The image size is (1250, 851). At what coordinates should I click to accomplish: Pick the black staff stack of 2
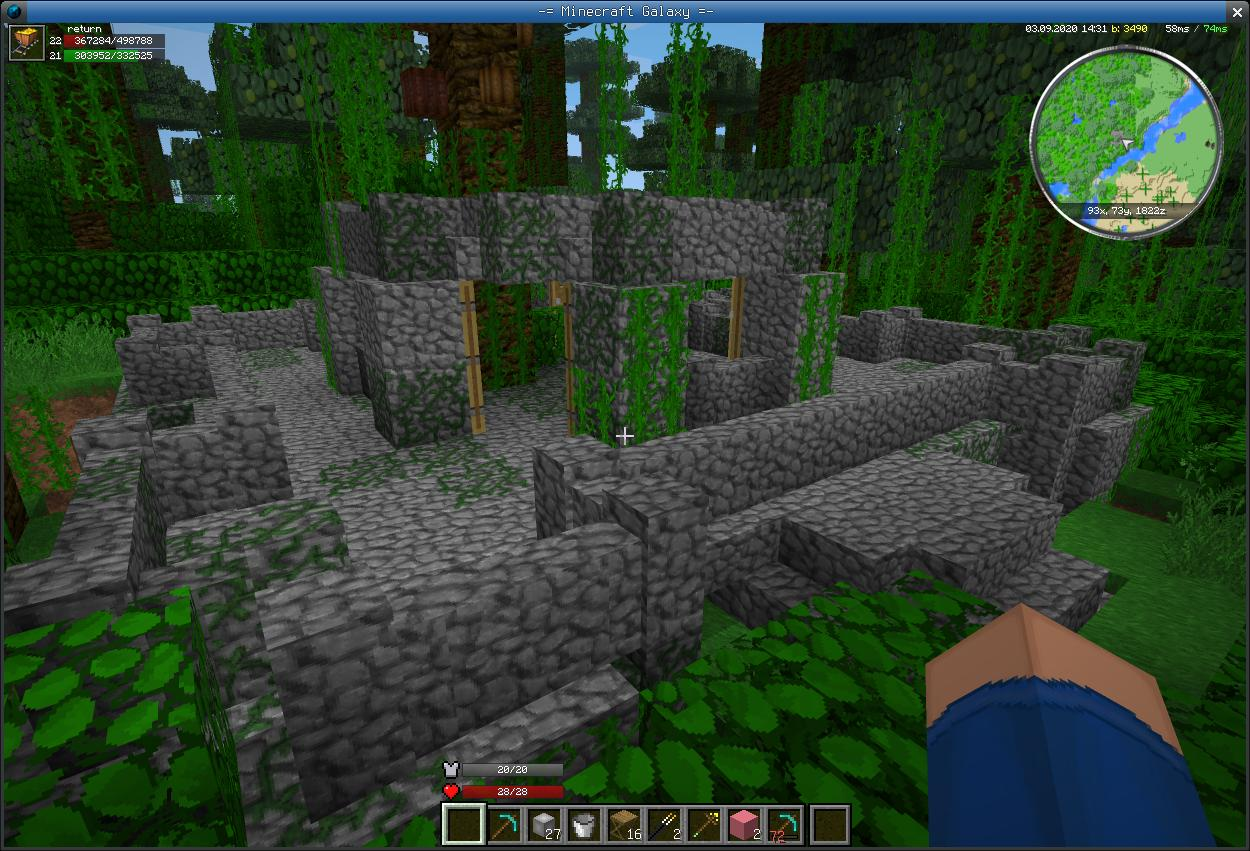click(663, 825)
